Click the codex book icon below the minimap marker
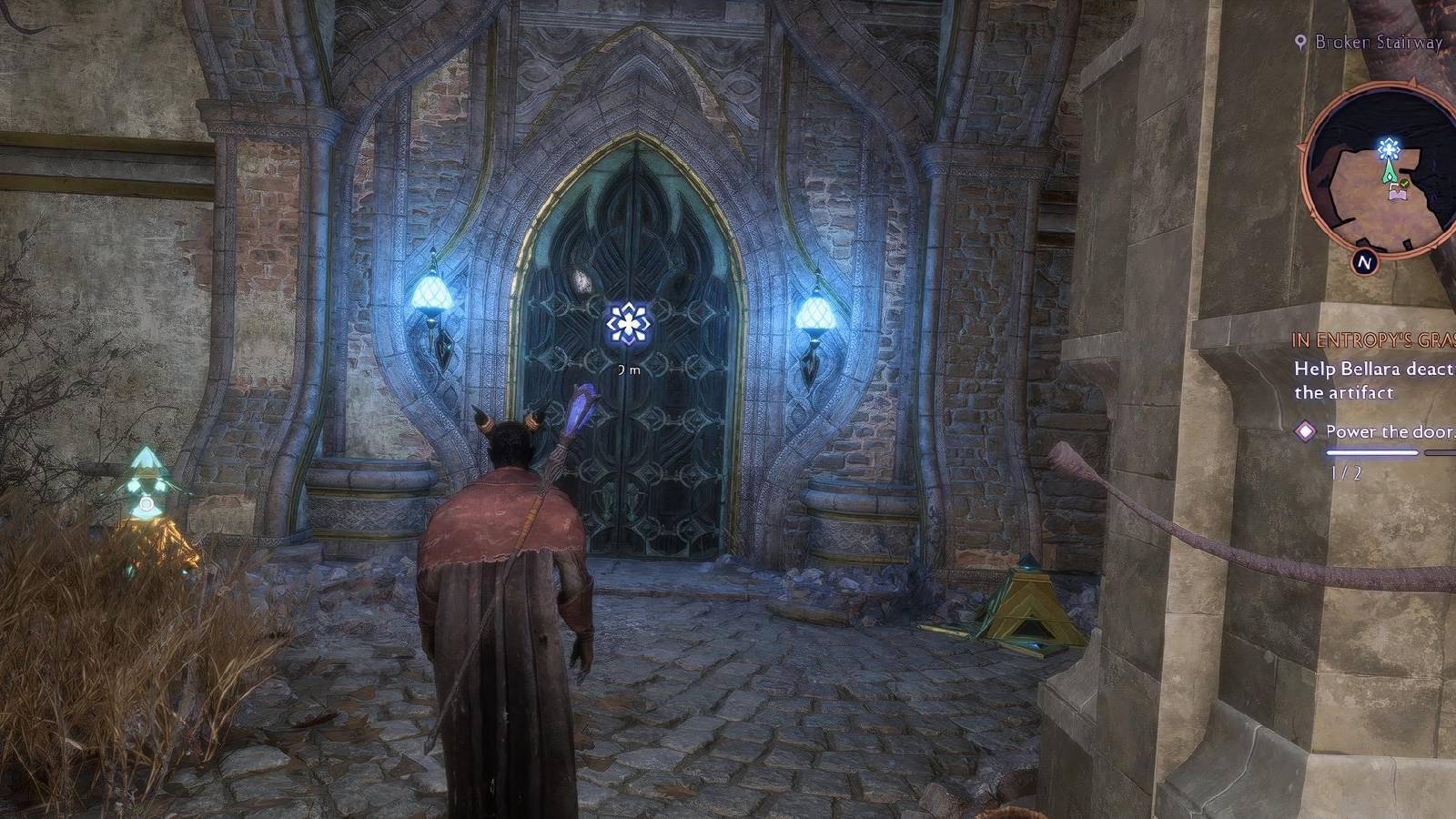The image size is (1456, 819). point(1398,194)
